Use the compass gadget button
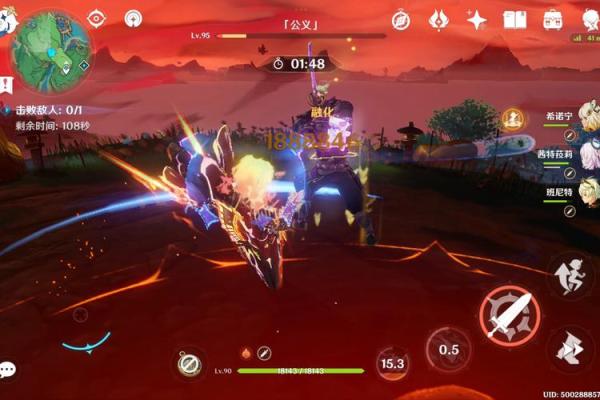Screen dimensions: 600x400 click(189, 365)
